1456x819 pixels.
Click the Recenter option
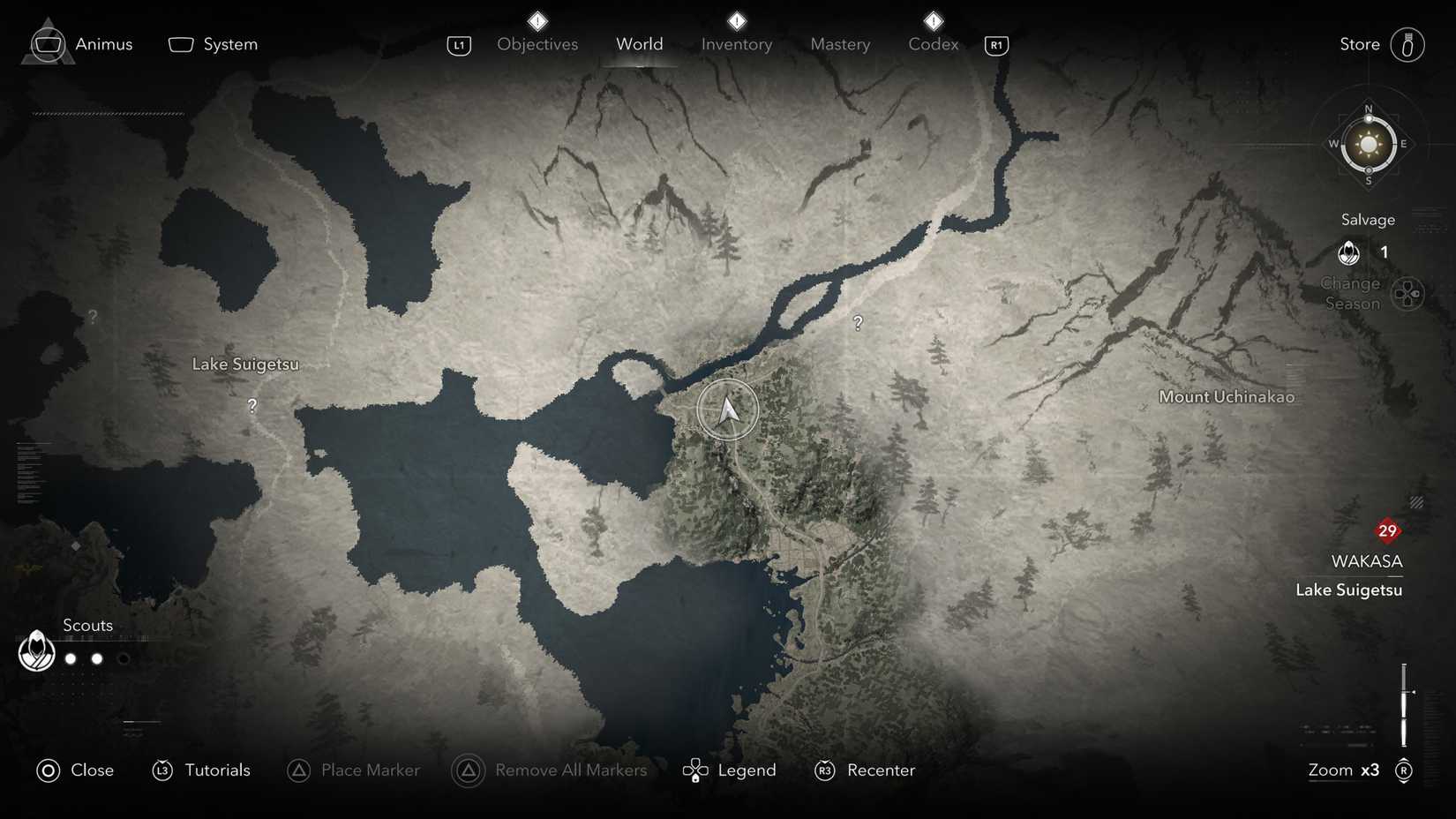tap(881, 770)
